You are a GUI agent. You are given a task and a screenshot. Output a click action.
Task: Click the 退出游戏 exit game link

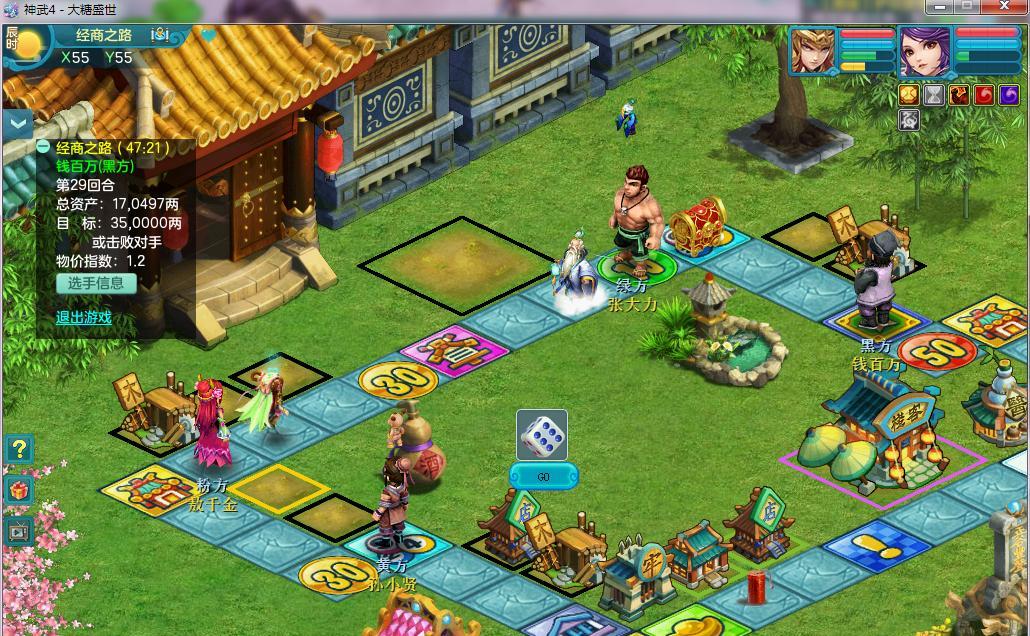(83, 317)
